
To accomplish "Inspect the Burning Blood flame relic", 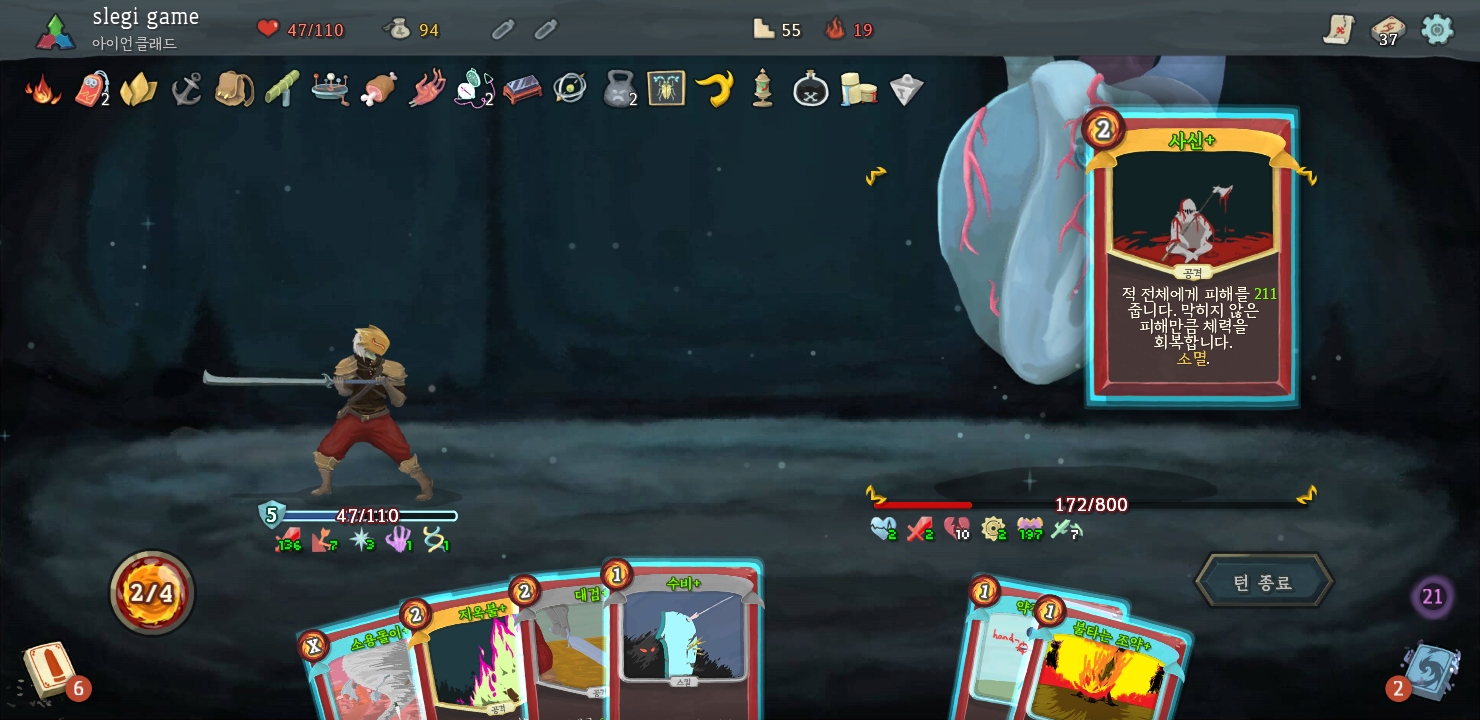I will [x=42, y=90].
